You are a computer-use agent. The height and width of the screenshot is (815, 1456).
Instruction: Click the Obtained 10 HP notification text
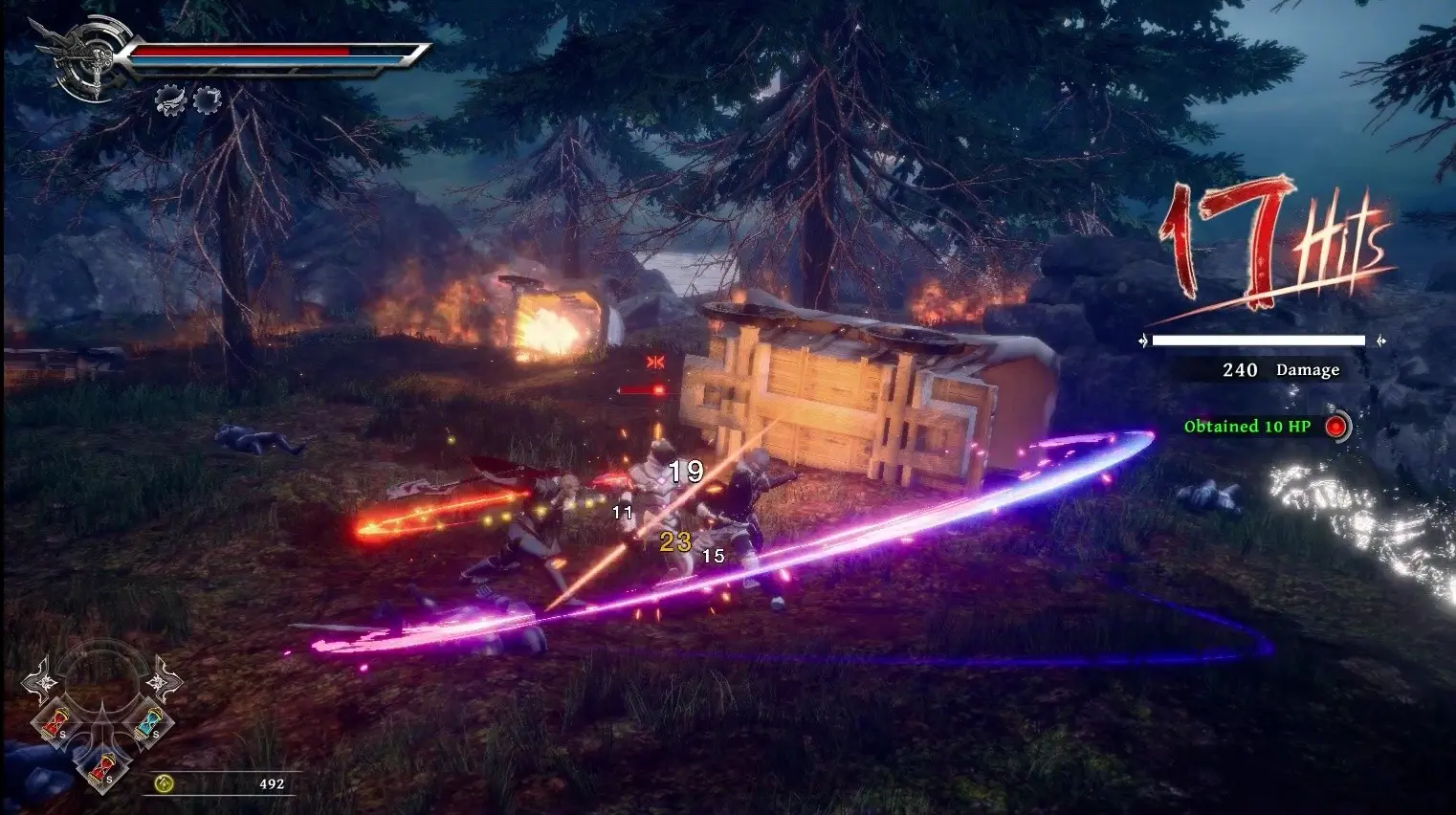click(x=1246, y=427)
